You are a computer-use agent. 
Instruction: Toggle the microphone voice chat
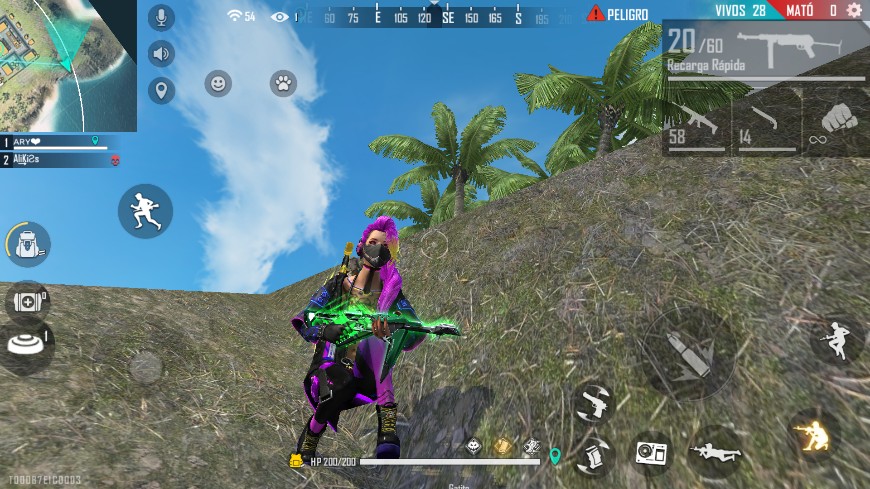click(x=161, y=17)
